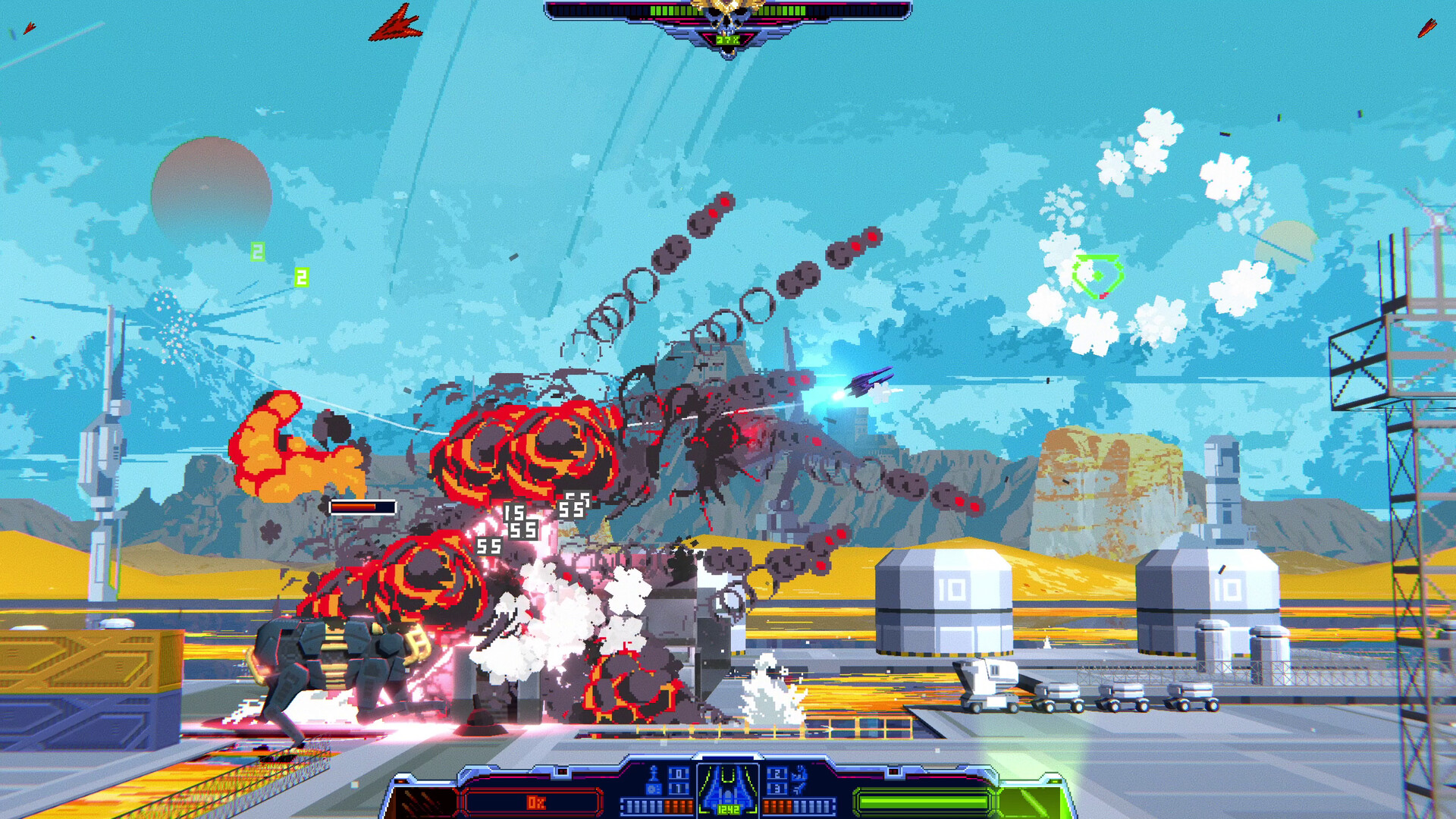Select the pawn-shaped module icon in the HUD
1456x819 pixels.
tap(654, 773)
